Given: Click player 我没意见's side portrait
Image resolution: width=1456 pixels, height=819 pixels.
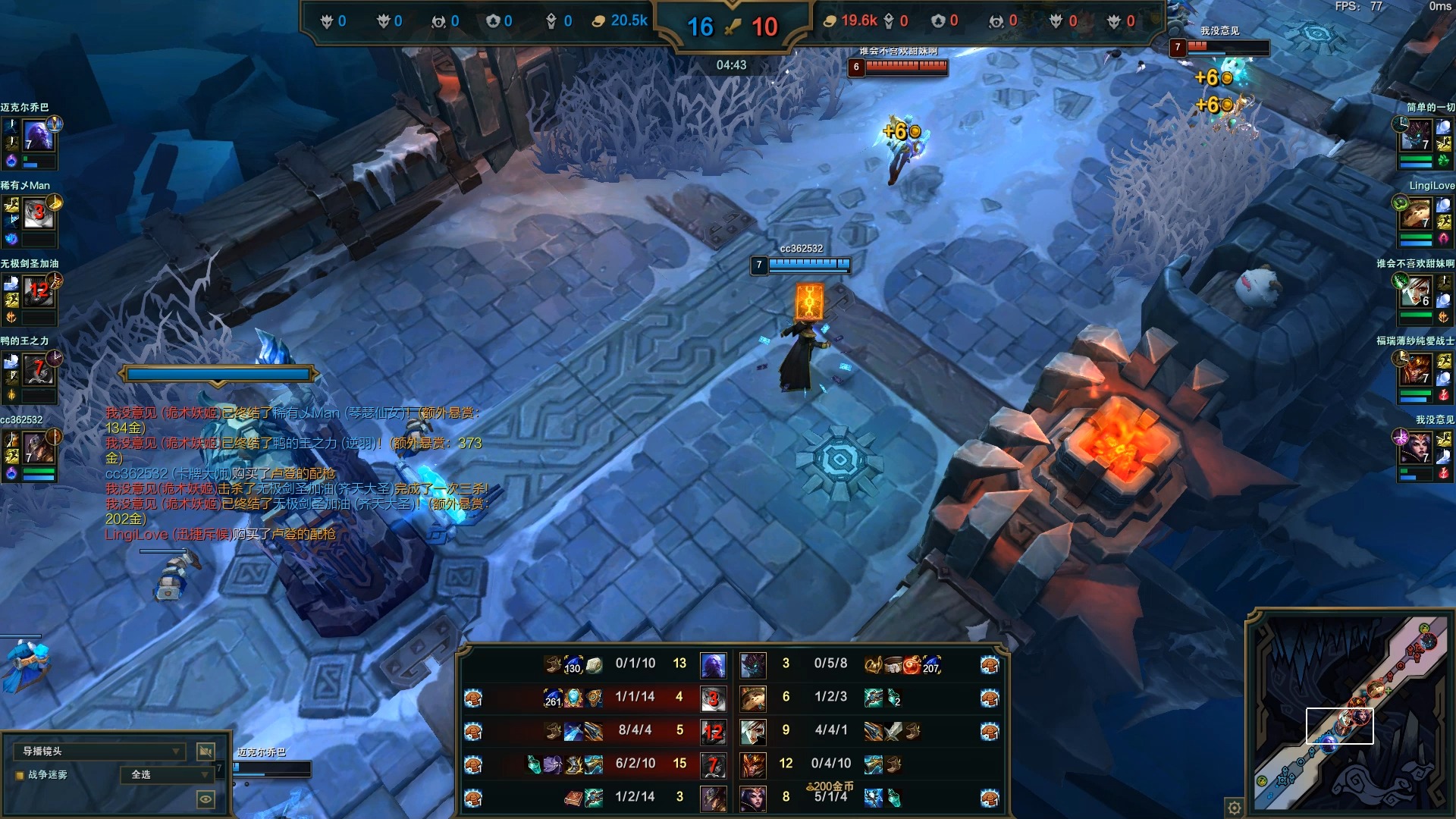Looking at the screenshot, I should [x=1415, y=449].
